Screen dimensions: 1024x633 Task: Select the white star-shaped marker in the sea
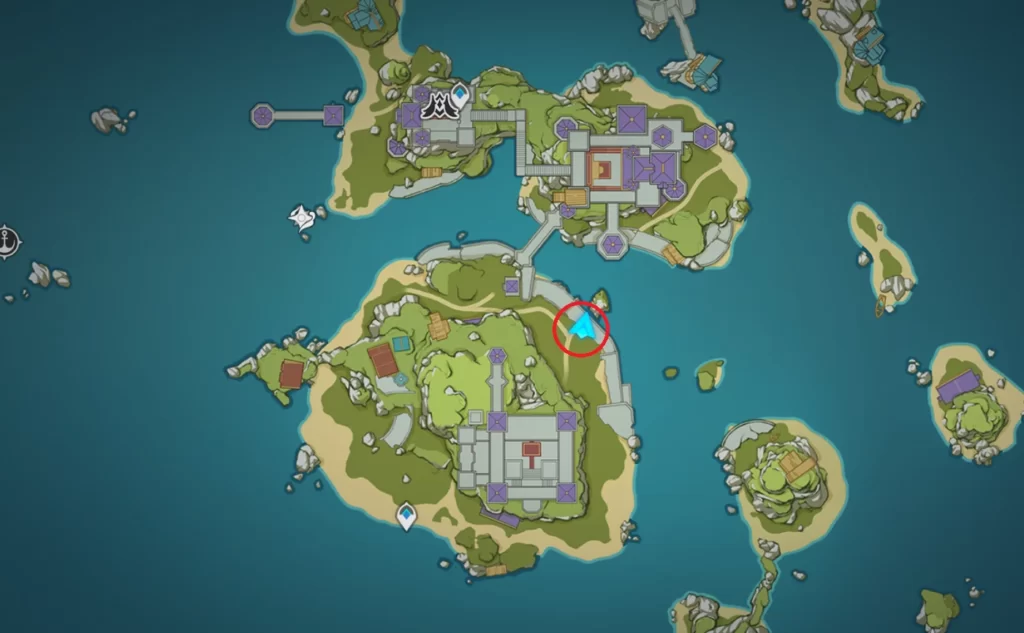301,216
